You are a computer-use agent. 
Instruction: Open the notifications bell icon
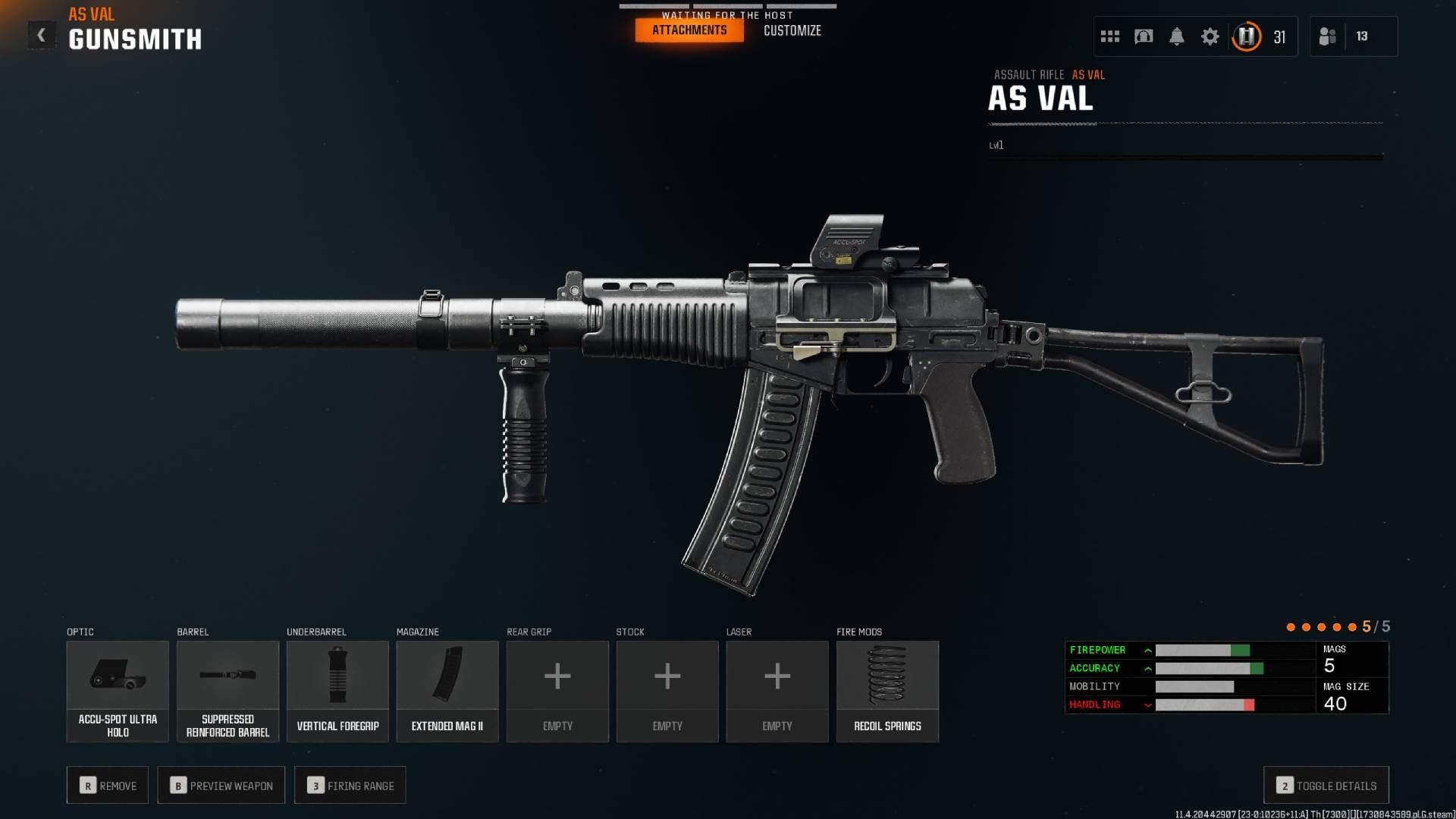pos(1176,36)
